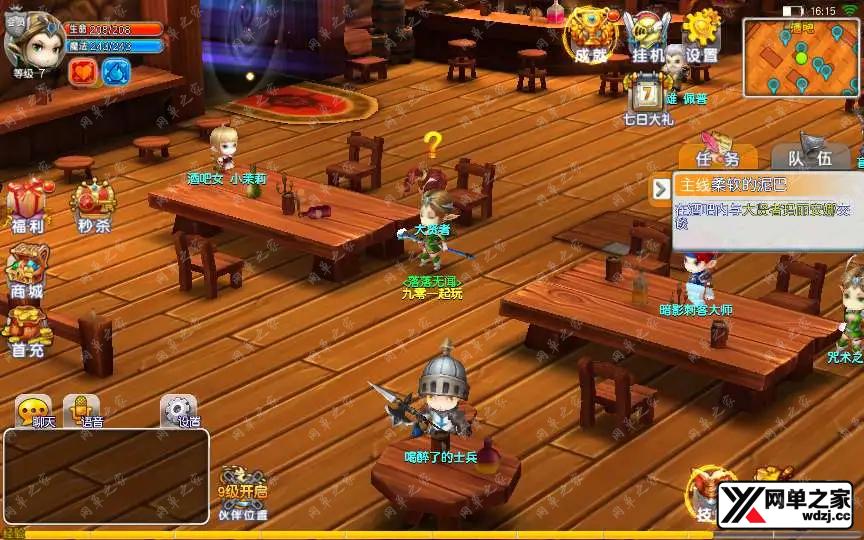864x540 pixels.
Task: Open the 设置 gear settings at top
Action: [702, 36]
